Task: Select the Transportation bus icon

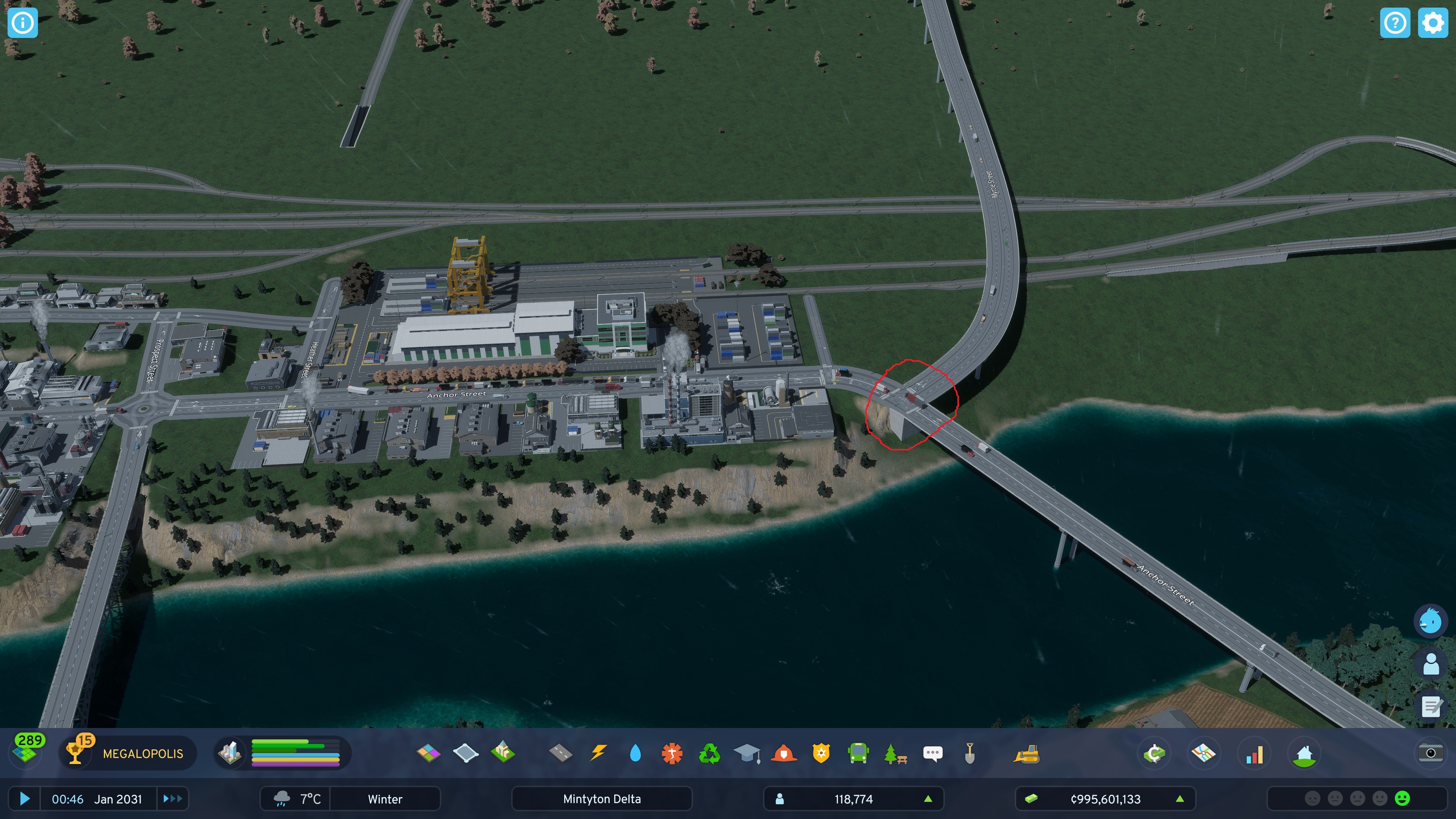Action: (x=858, y=752)
